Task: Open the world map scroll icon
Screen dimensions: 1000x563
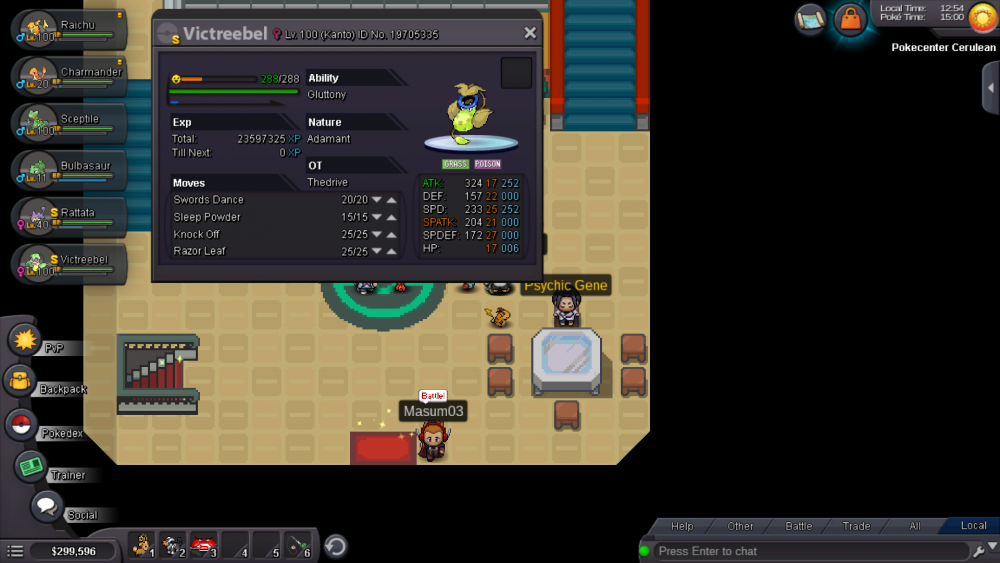Action: (x=810, y=19)
